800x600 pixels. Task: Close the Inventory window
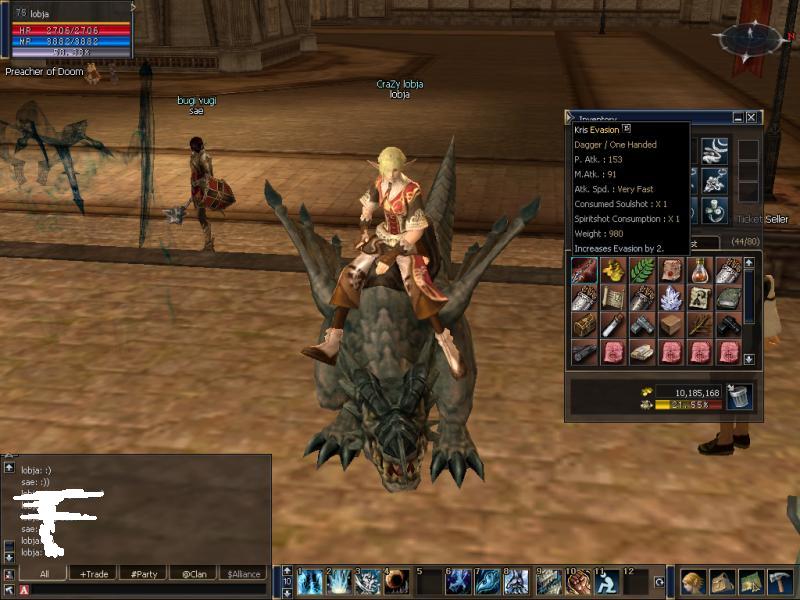(751, 117)
